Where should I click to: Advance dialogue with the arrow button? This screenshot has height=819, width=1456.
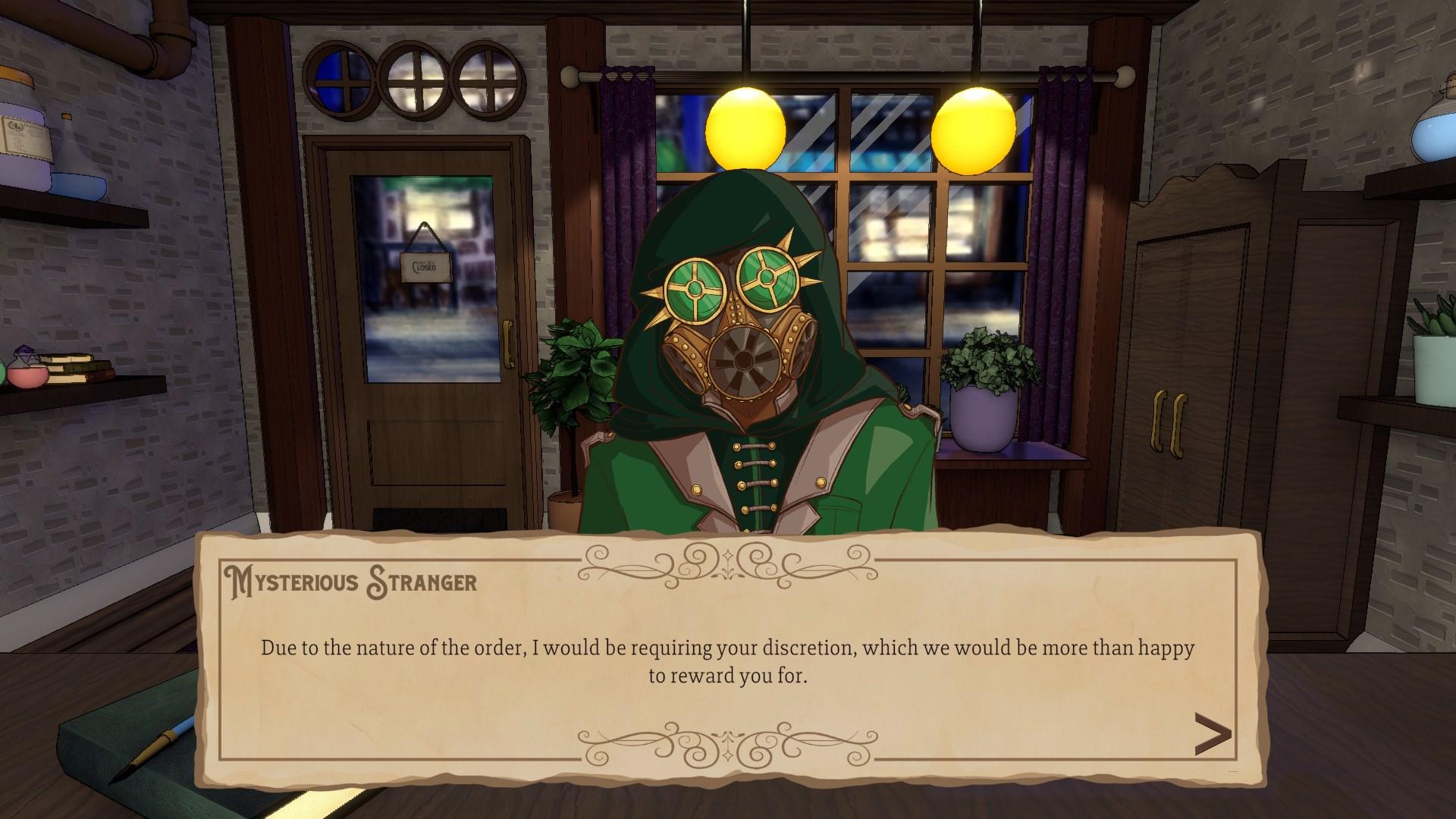coord(1212,734)
